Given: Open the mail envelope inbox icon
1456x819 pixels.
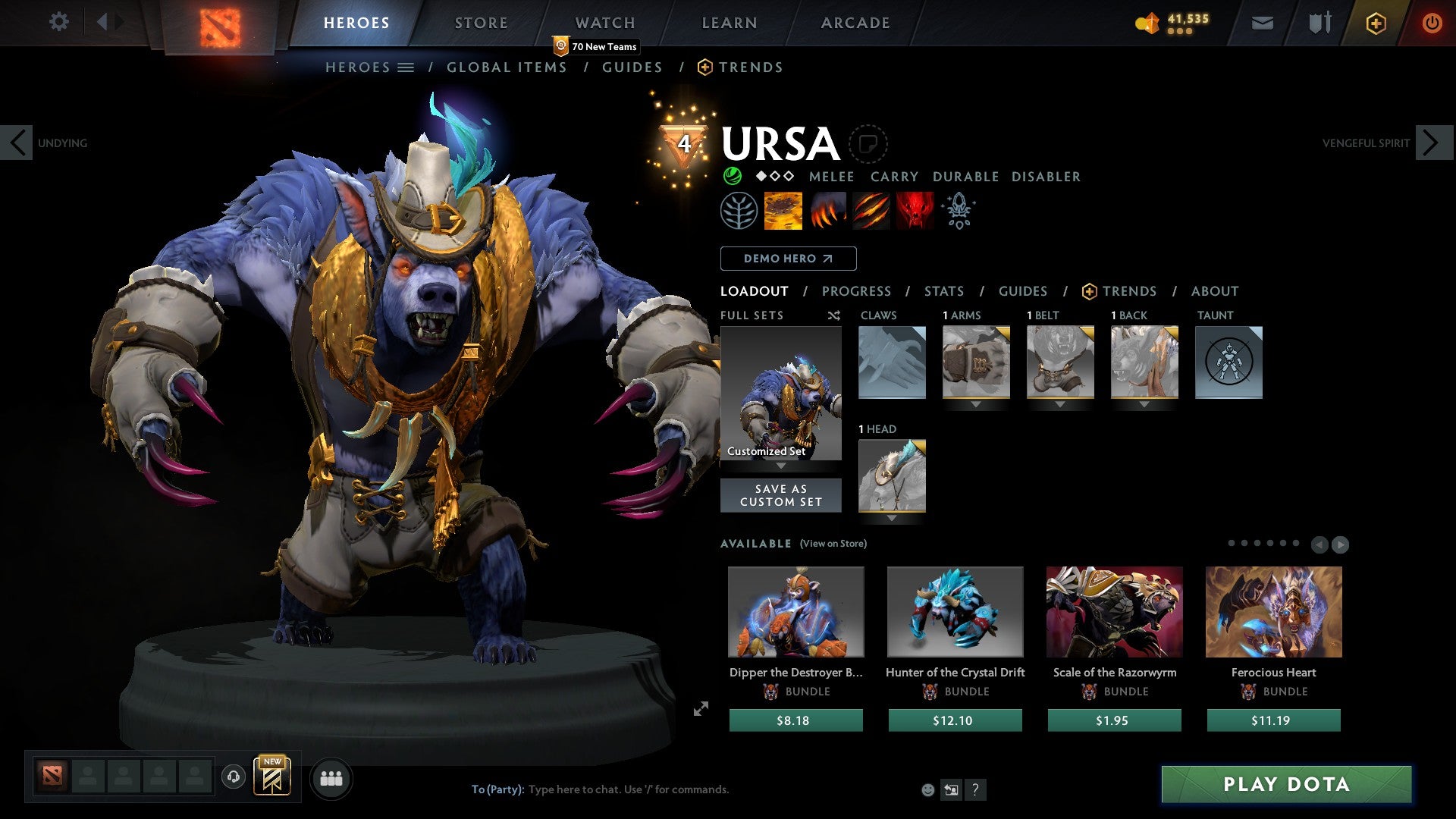Looking at the screenshot, I should (x=1262, y=23).
